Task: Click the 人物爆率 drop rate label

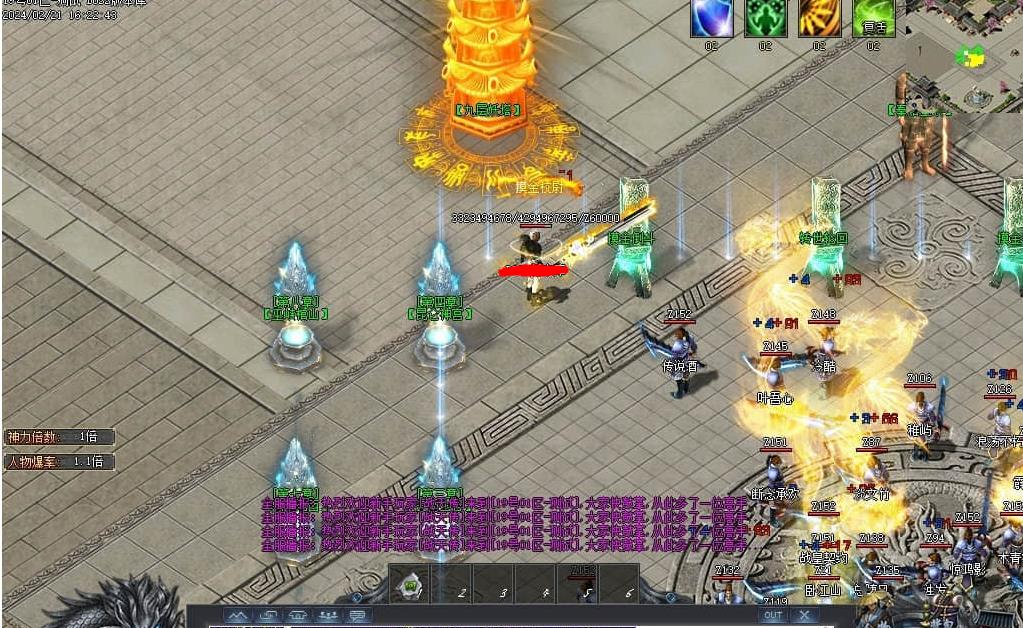Action: coord(59,462)
